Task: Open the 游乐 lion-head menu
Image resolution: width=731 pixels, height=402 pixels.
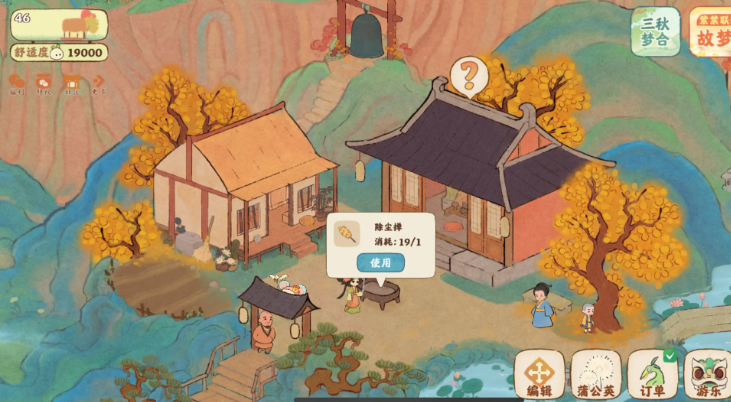Action: click(708, 375)
